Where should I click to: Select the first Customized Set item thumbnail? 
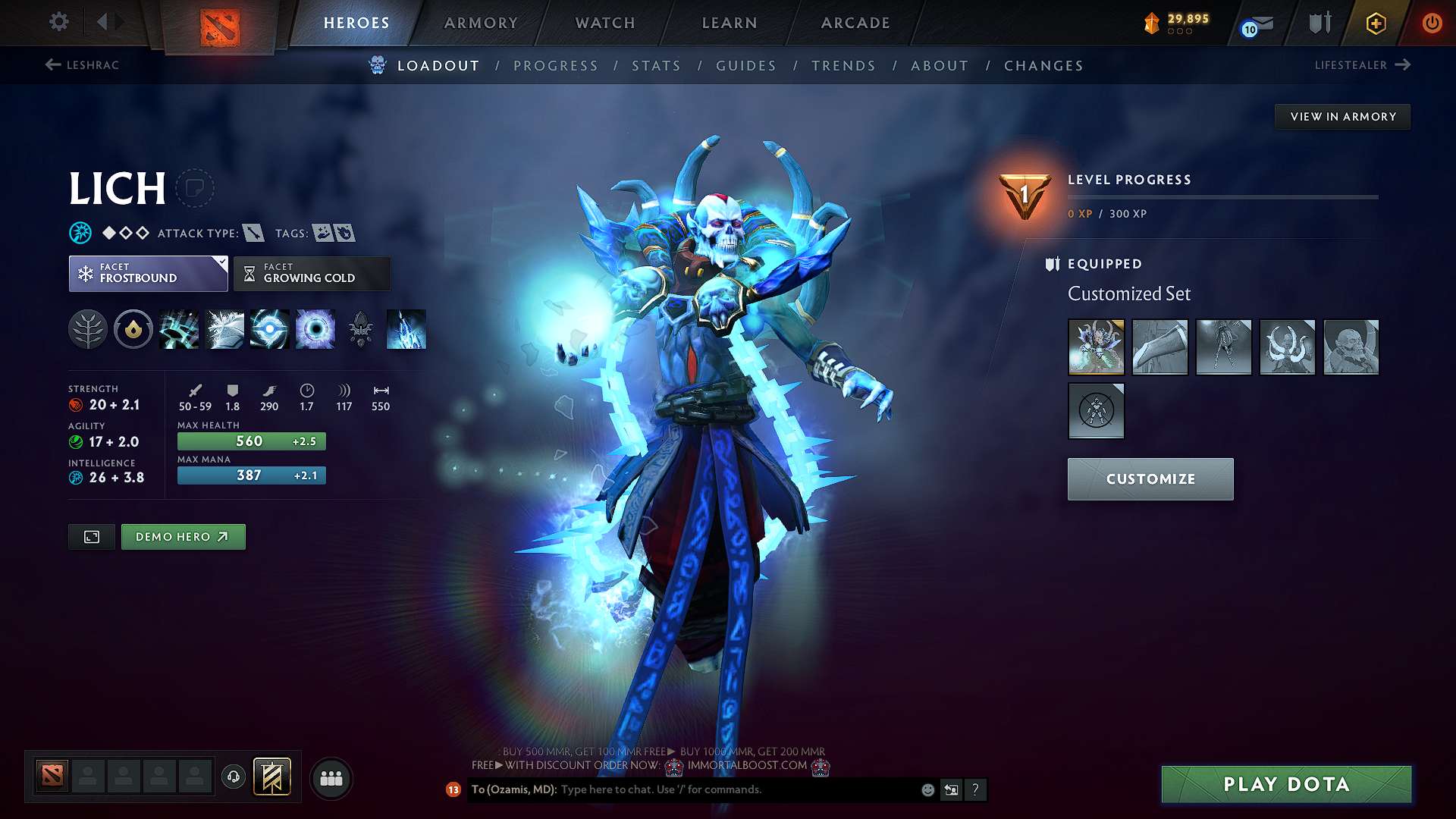click(1096, 347)
